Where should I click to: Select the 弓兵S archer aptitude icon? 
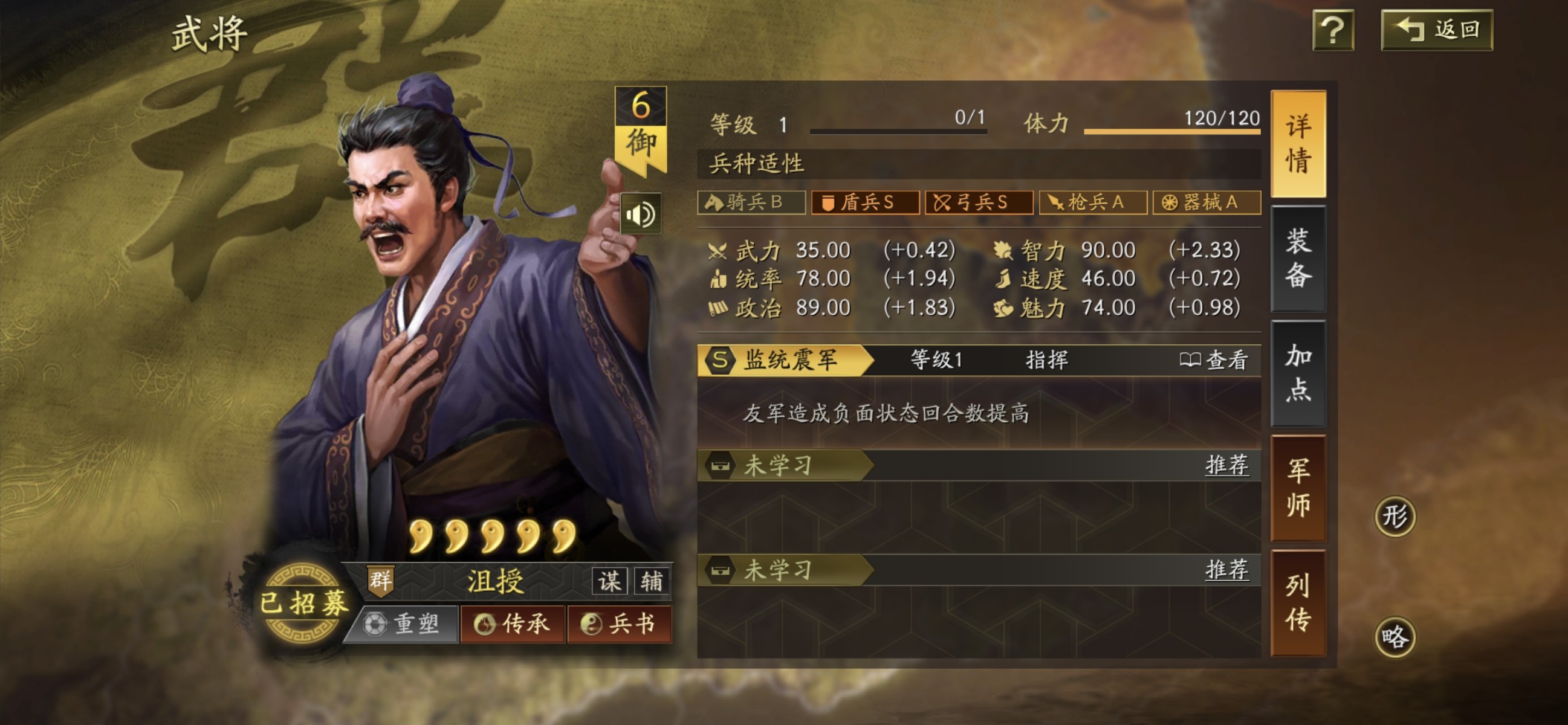[979, 203]
